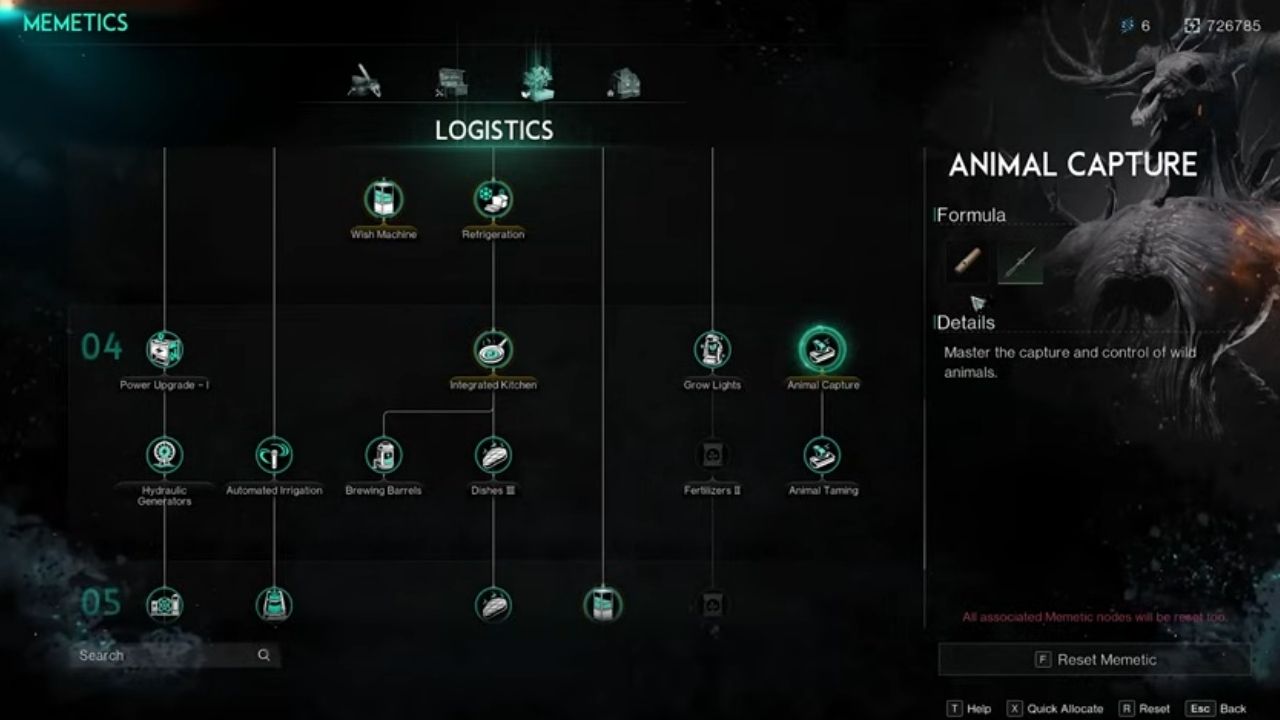Open the Dishes III node

492,457
